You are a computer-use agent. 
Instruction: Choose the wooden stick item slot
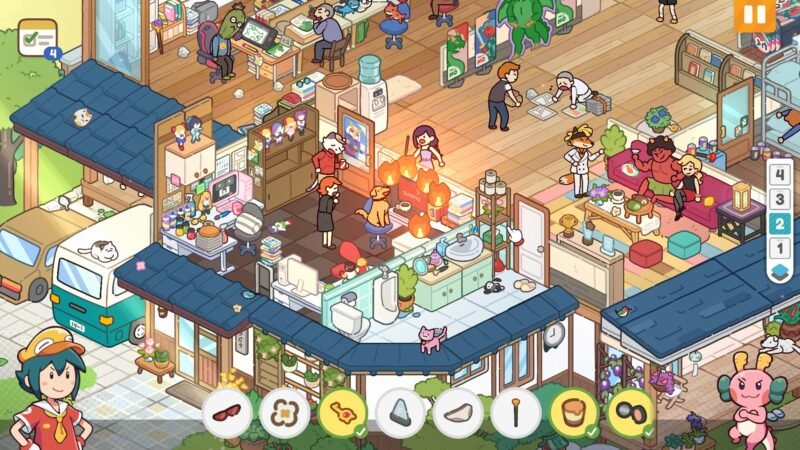click(516, 413)
